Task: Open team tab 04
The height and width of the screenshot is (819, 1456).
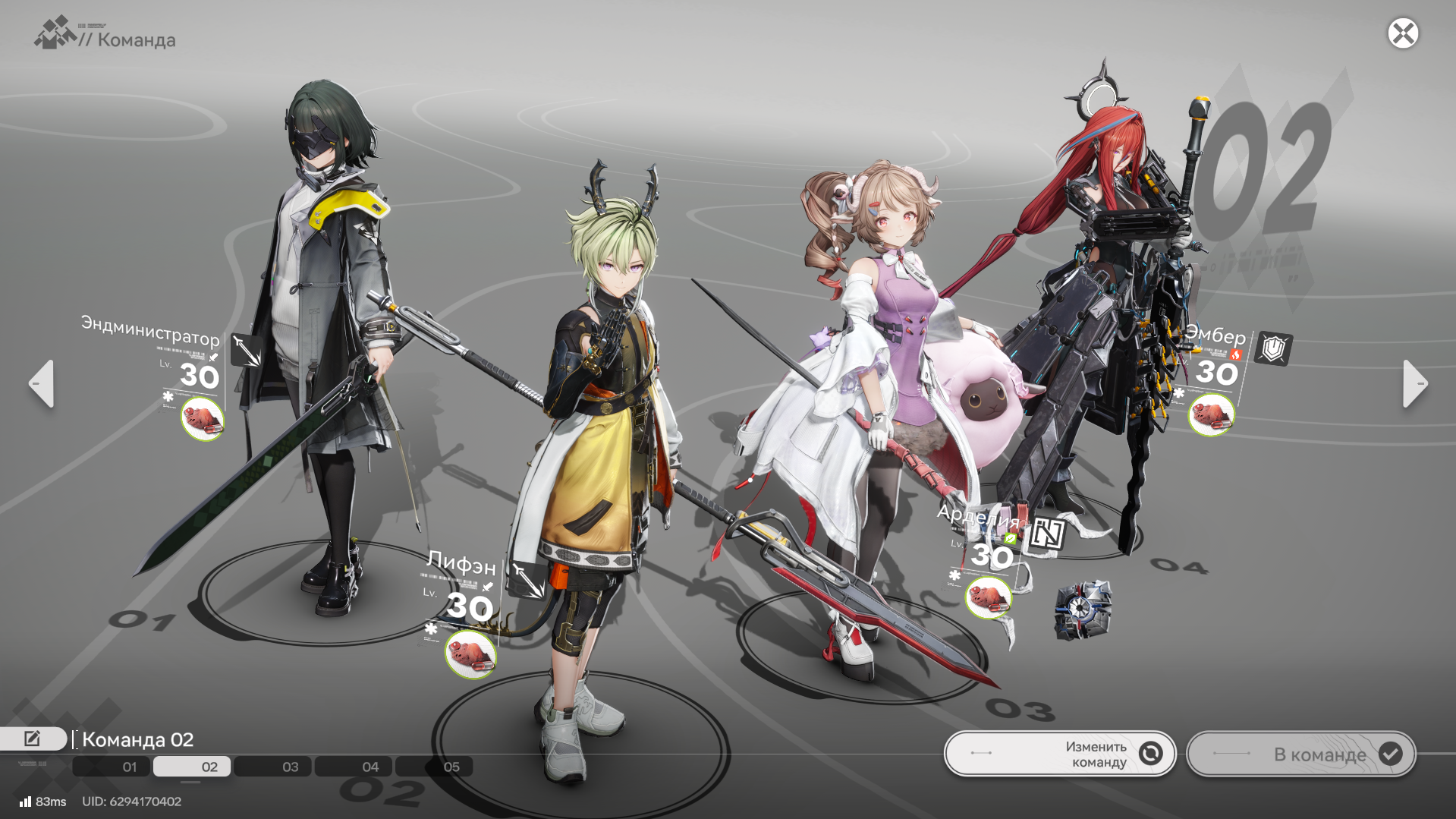Action: [x=354, y=767]
